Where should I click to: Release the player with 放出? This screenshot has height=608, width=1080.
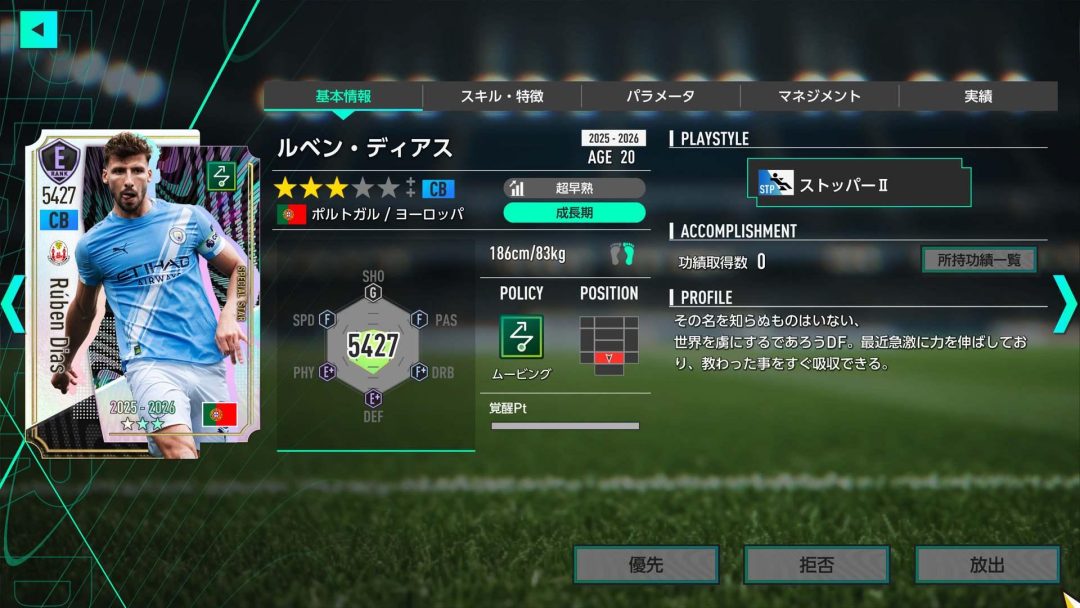click(987, 565)
